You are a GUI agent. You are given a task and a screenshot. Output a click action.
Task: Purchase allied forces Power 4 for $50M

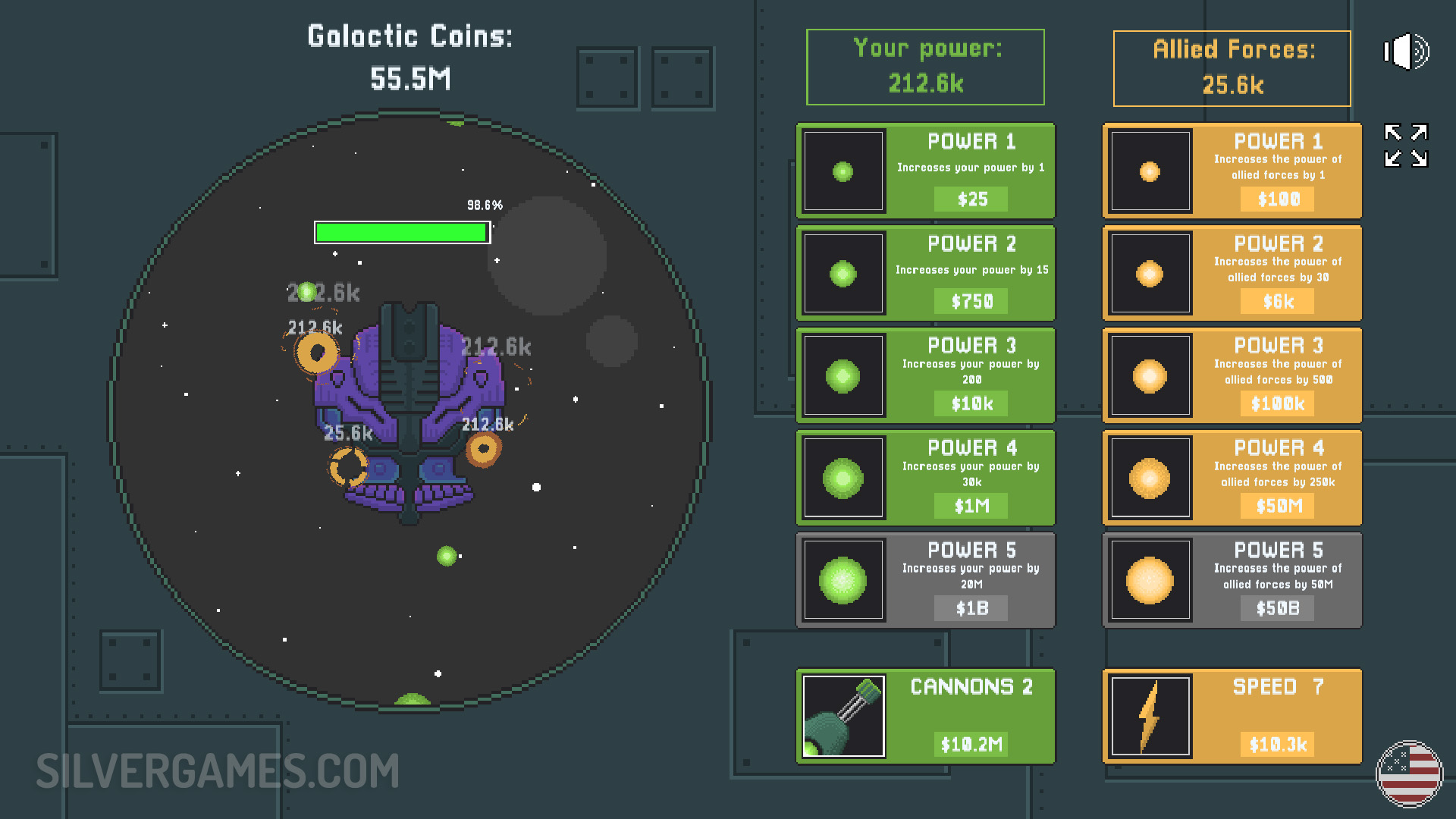[x=1232, y=479]
